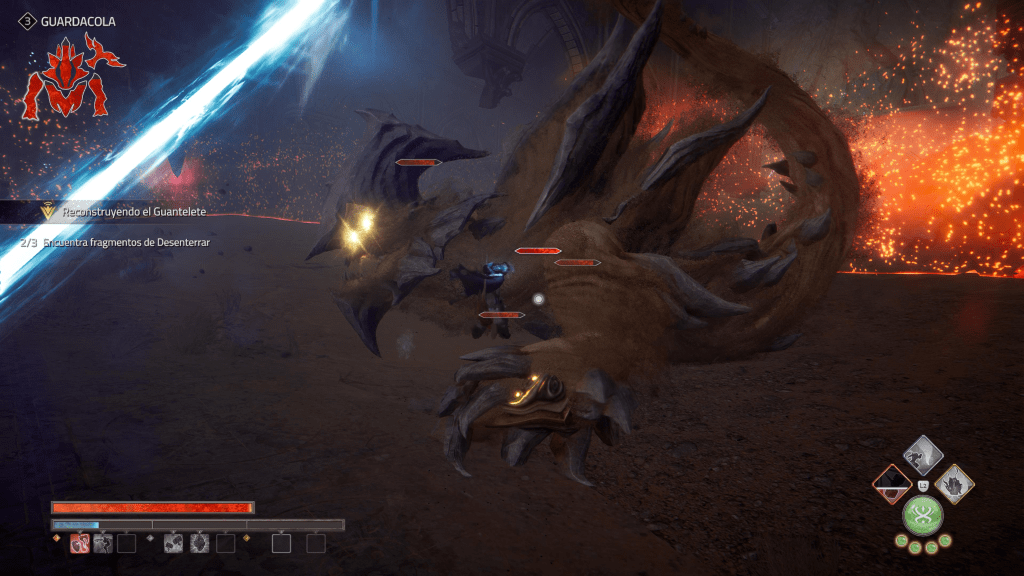The image size is (1024, 576).
Task: Activate the top diamond tornado-strike ability
Action: (923, 455)
